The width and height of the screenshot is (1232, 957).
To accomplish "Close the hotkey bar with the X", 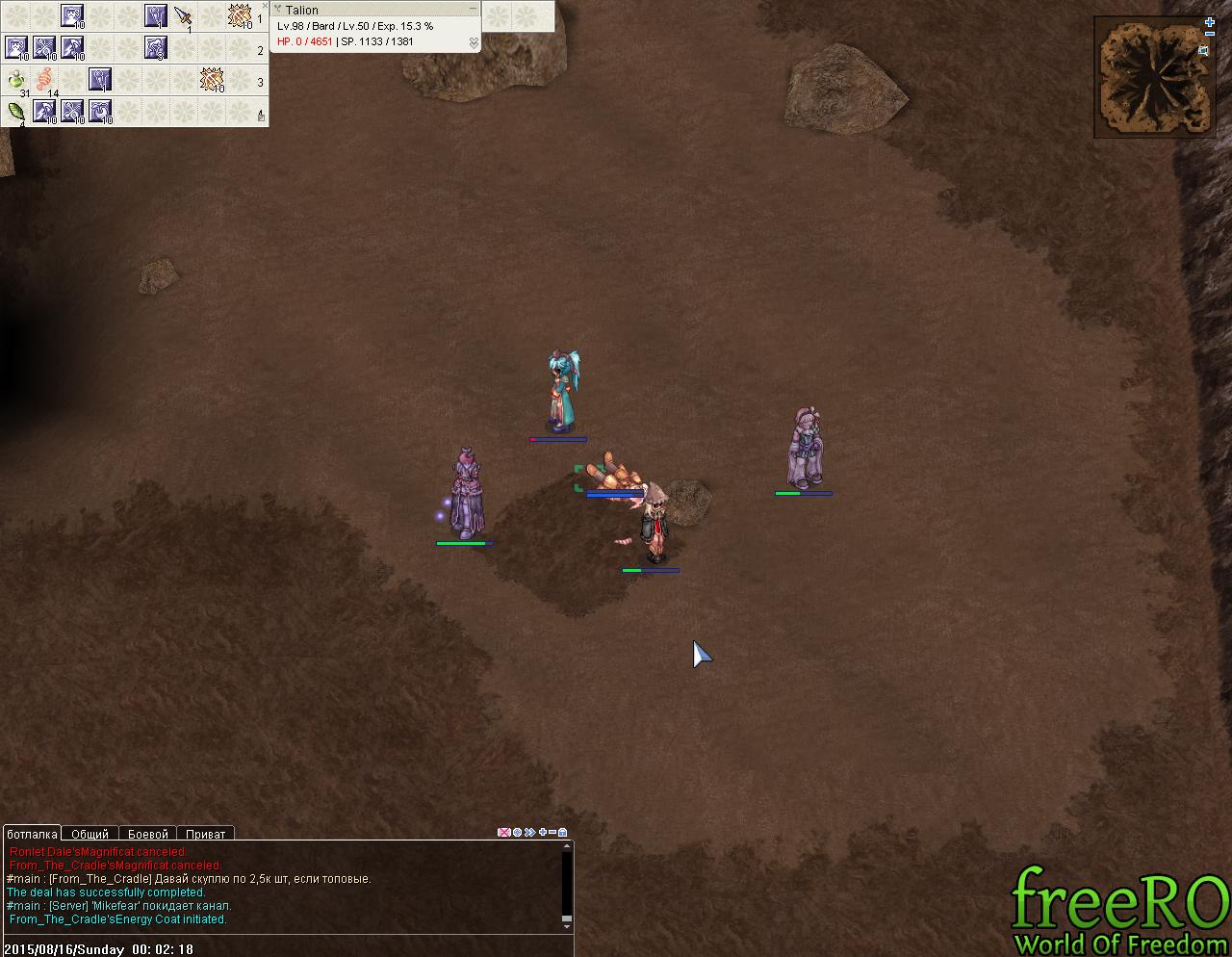I will (265, 6).
